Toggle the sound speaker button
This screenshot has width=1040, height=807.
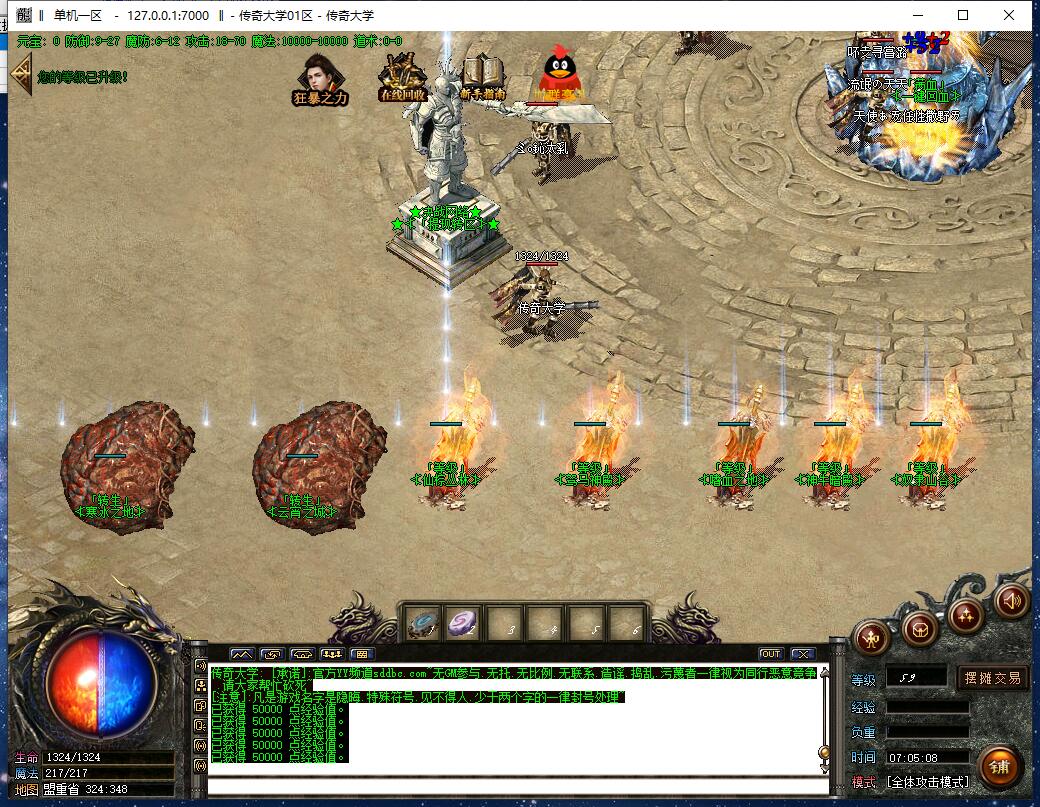[x=1012, y=600]
